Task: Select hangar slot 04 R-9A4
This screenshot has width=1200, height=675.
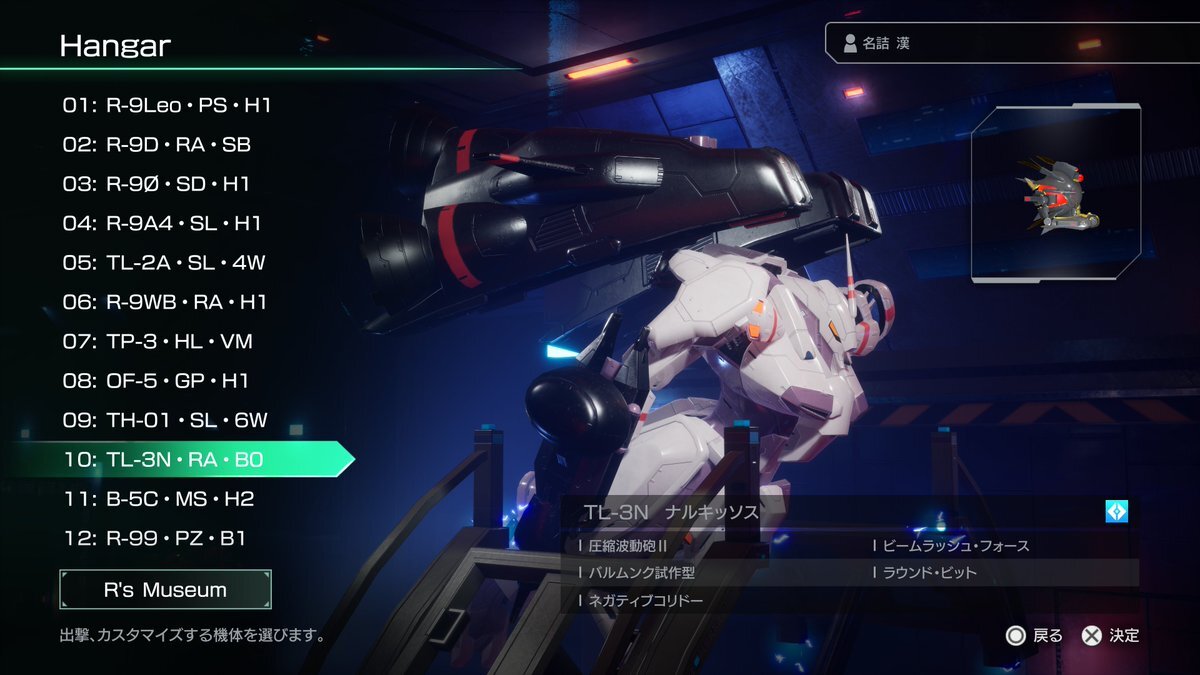Action: (x=162, y=223)
